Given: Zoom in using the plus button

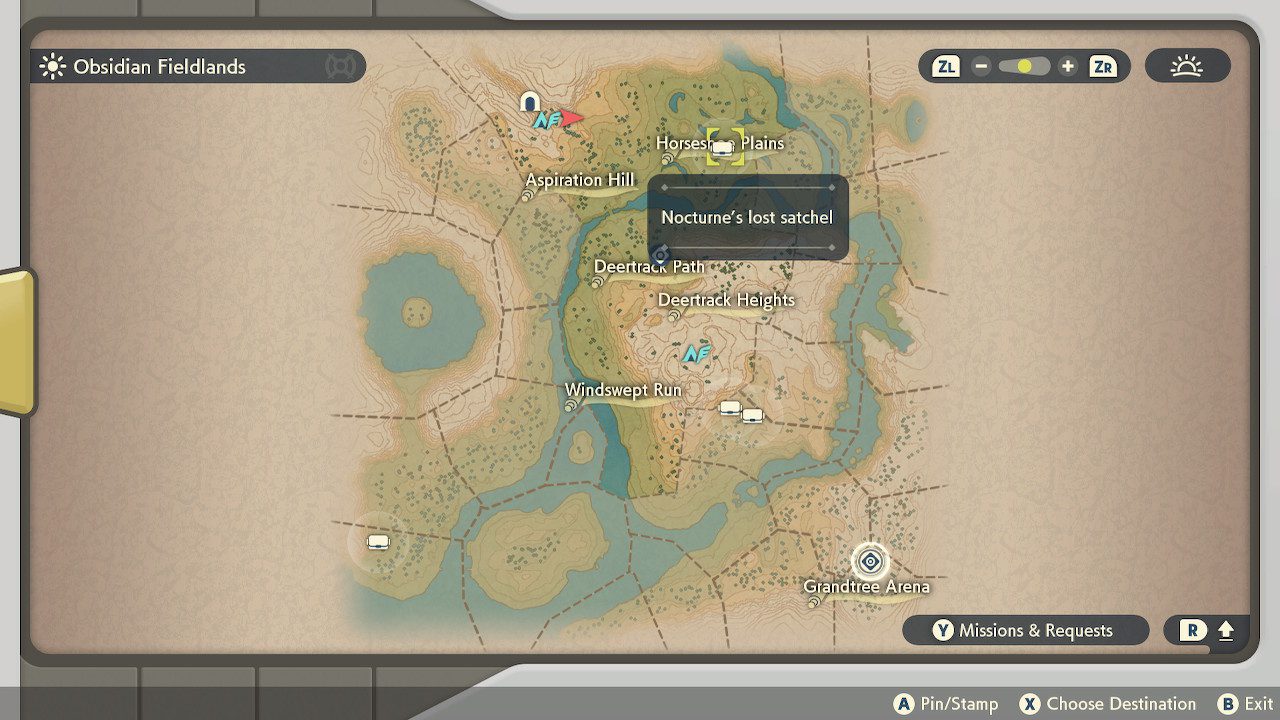Looking at the screenshot, I should tap(1068, 65).
